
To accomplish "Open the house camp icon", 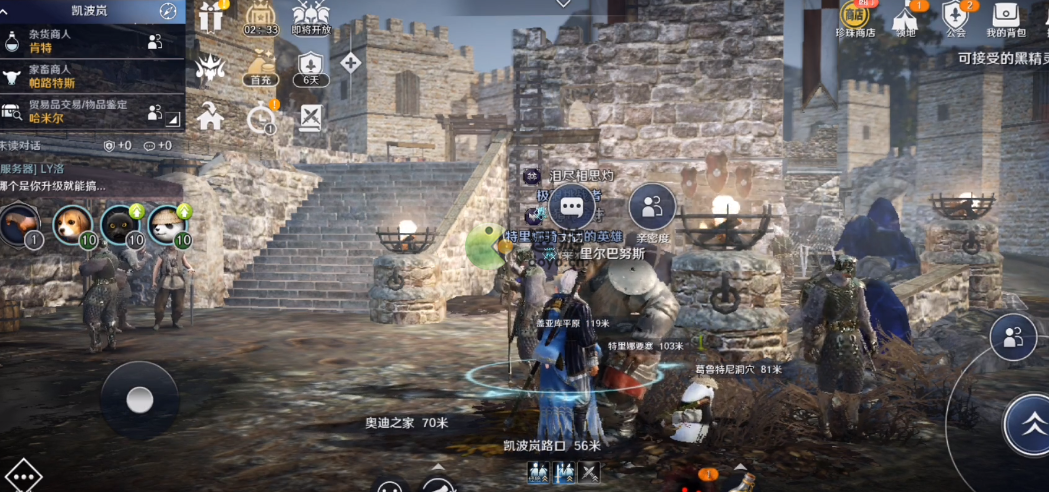I will pyautogui.click(x=211, y=116).
